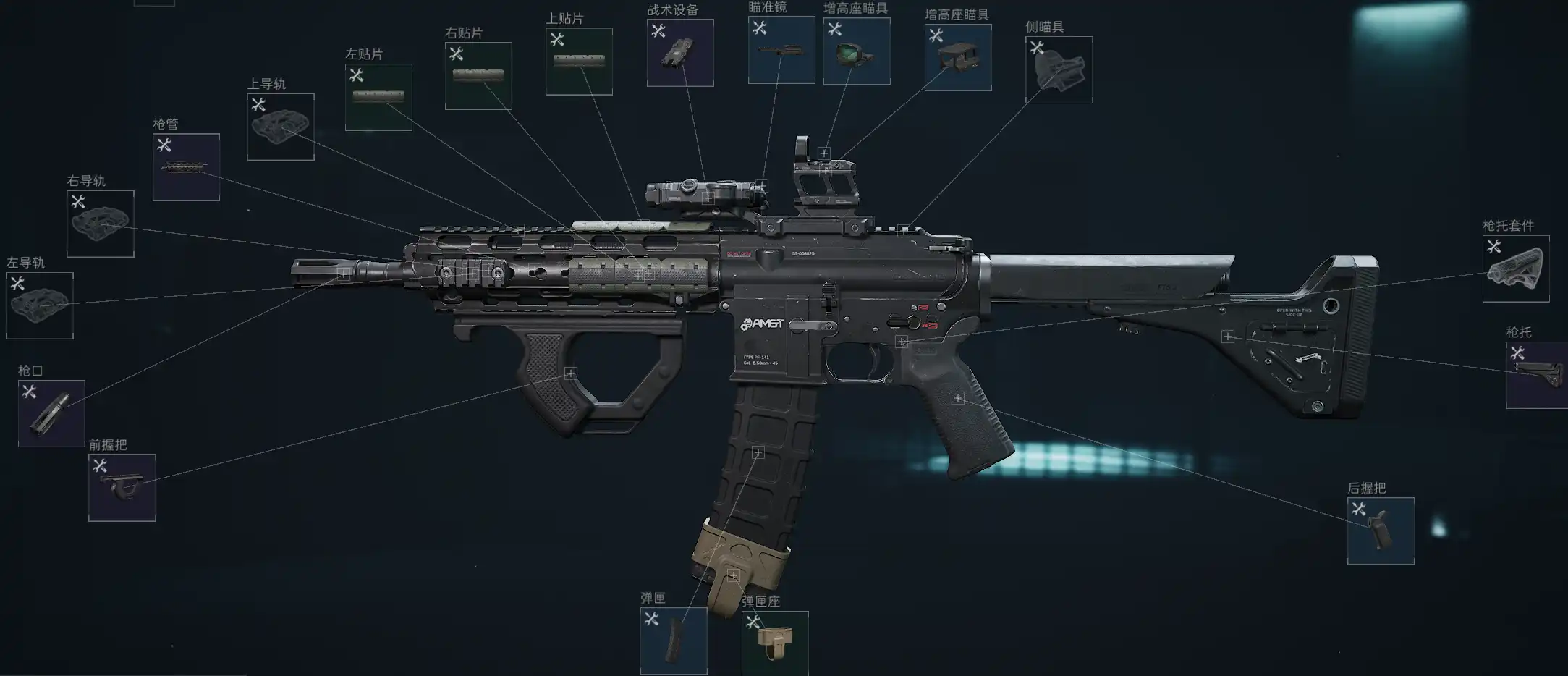Choose the 左导轨 left rail slot
Screen dimensions: 1568x676
point(40,305)
